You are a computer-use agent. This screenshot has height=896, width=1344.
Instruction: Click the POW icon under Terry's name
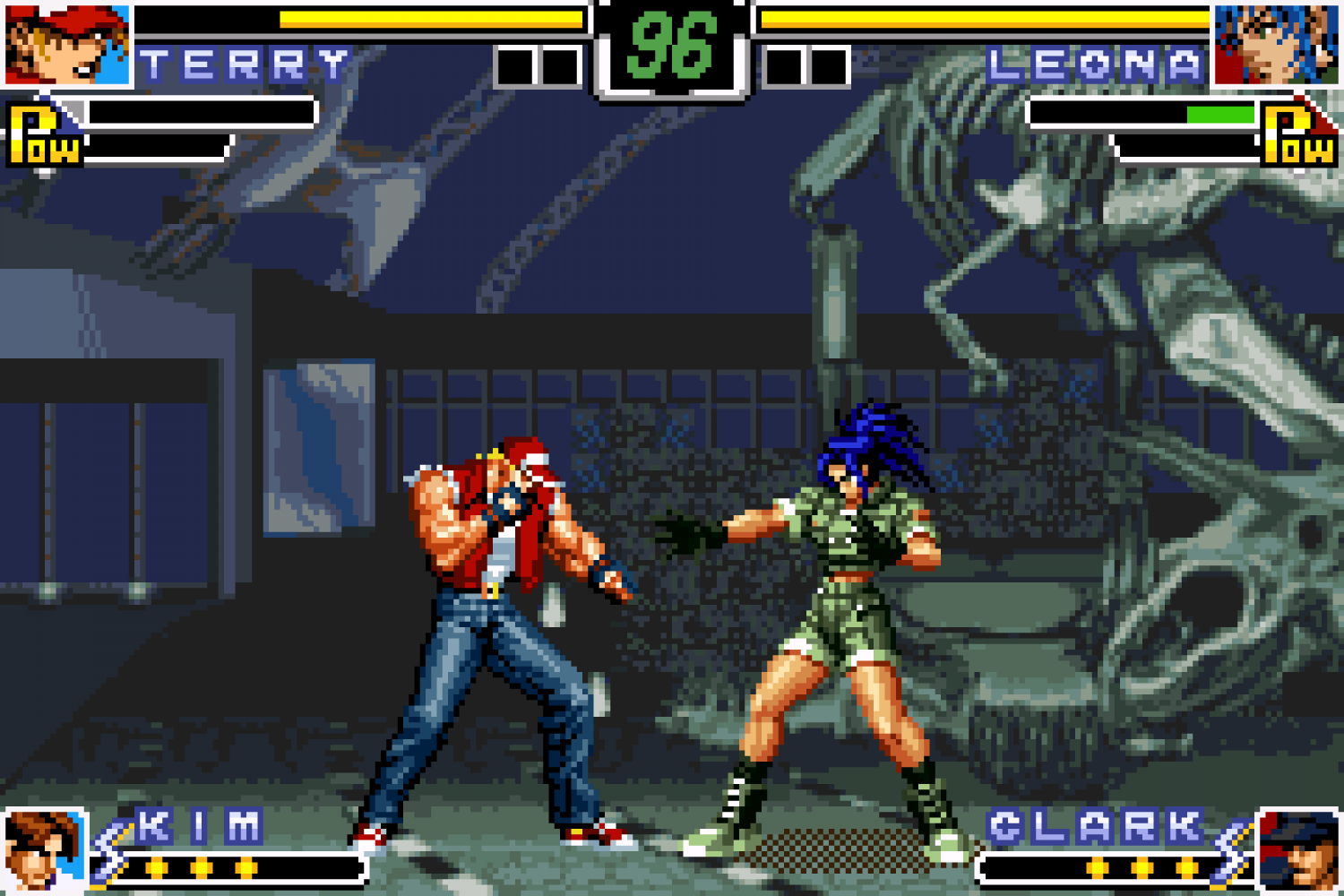point(43,136)
